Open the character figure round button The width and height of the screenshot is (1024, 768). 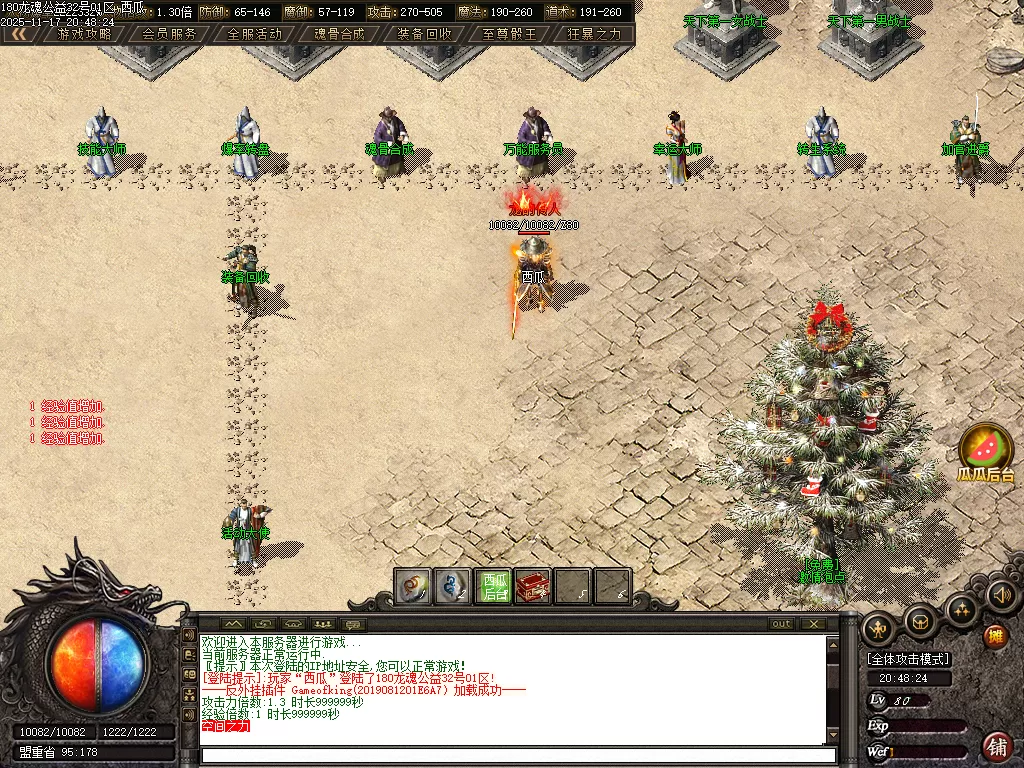(x=880, y=628)
